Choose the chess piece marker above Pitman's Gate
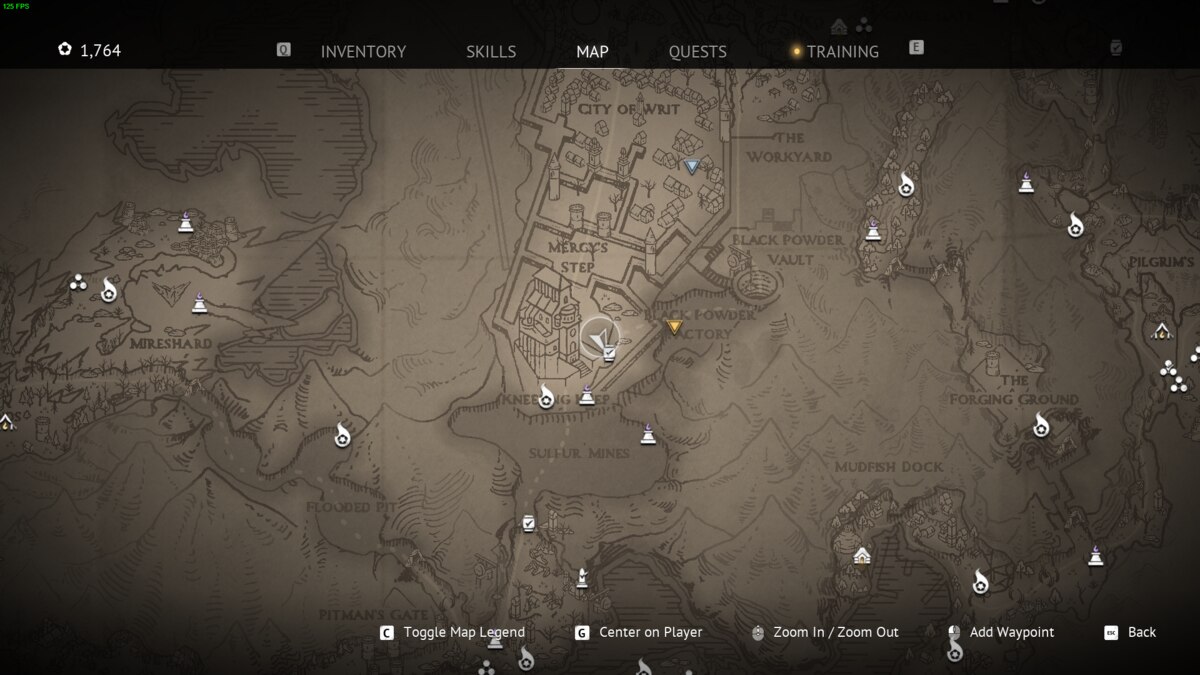1200x675 pixels. 582,577
